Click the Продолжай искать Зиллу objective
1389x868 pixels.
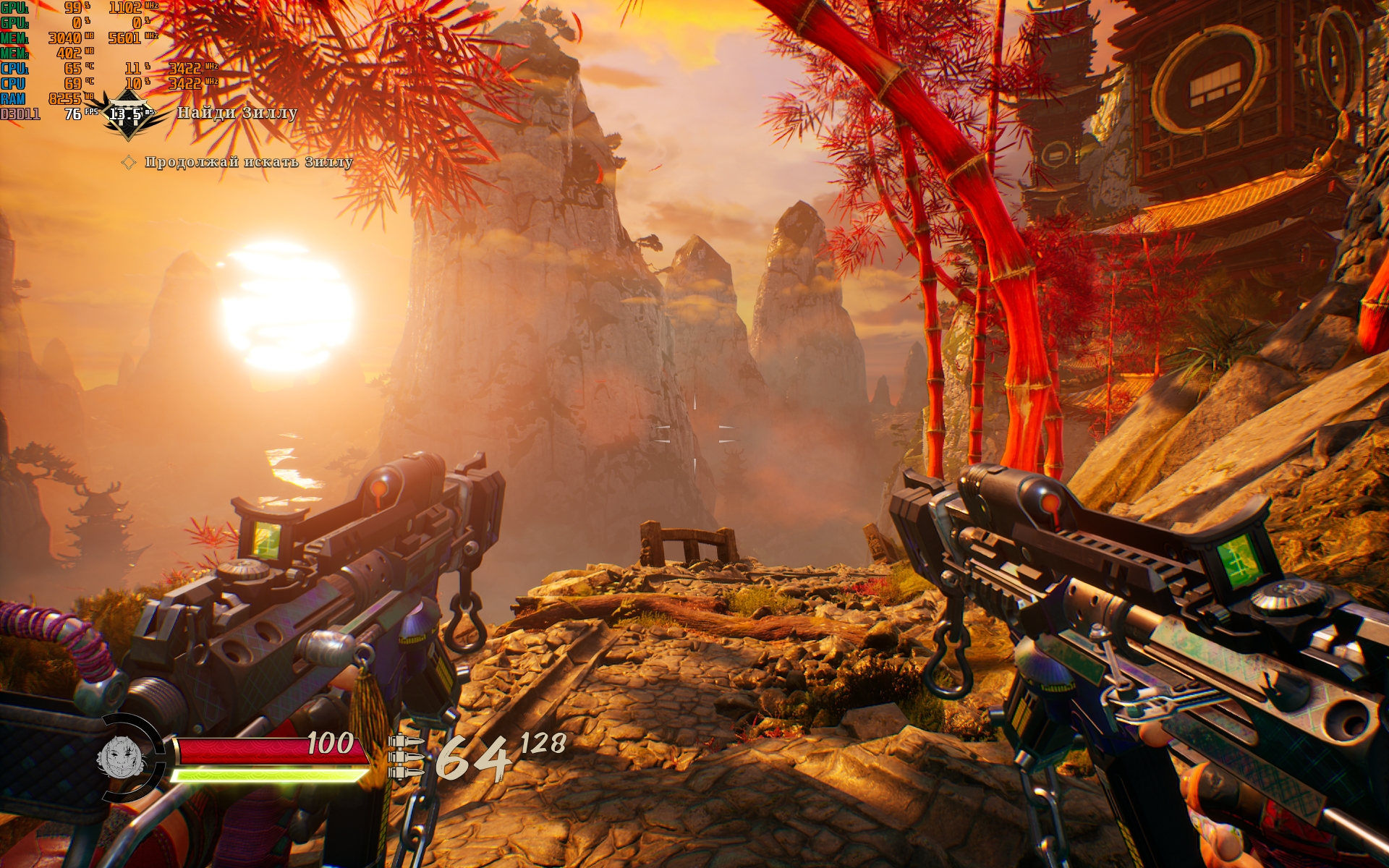click(x=248, y=162)
